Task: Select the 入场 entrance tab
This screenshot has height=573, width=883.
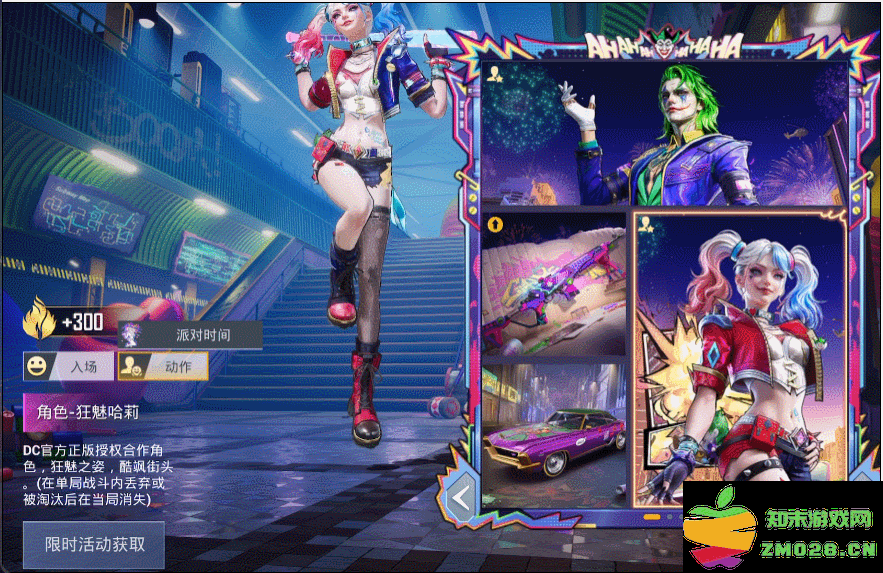Action: point(68,366)
